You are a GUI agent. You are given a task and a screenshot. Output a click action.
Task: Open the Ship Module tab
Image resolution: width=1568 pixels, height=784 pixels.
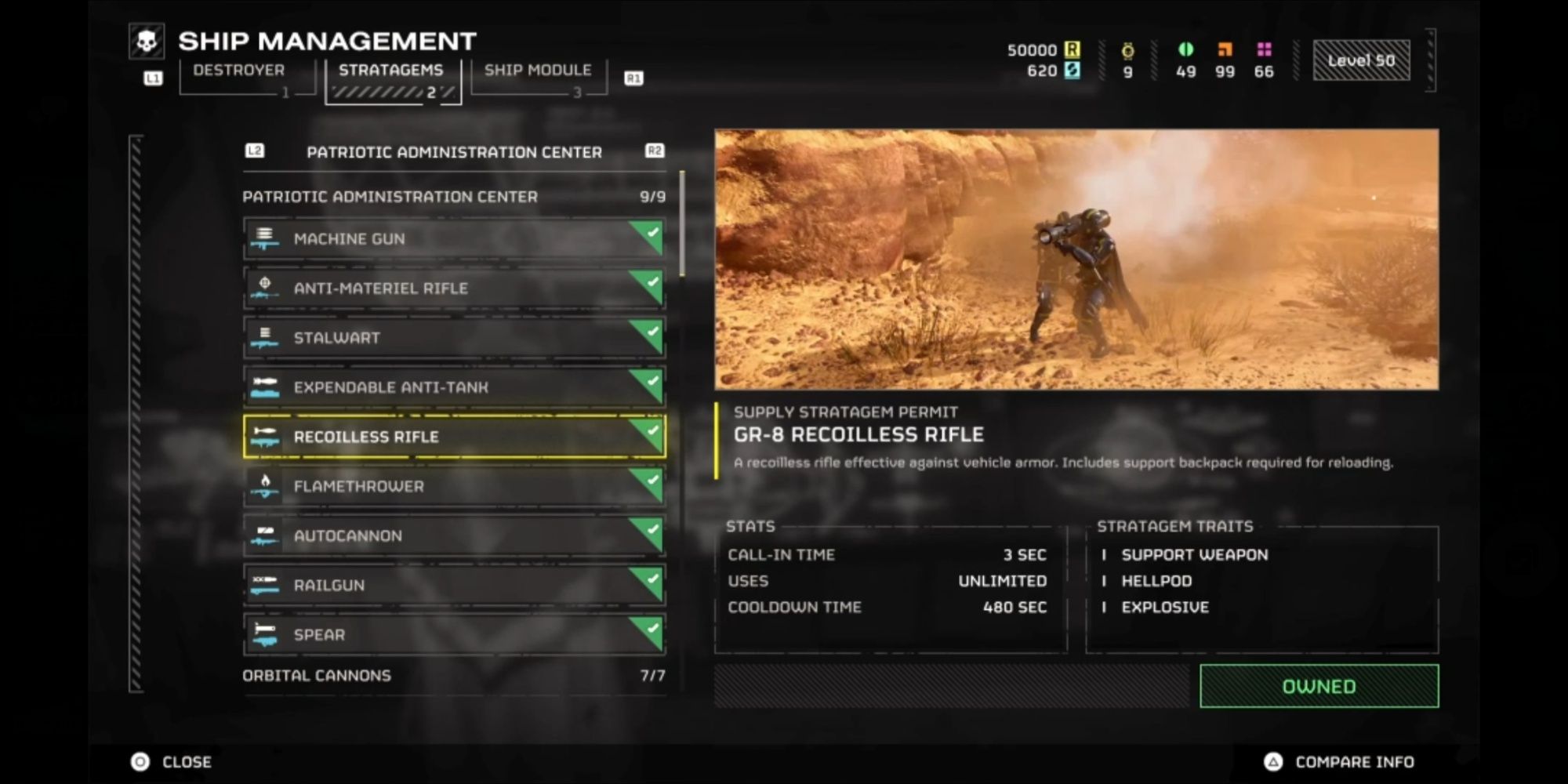[538, 71]
